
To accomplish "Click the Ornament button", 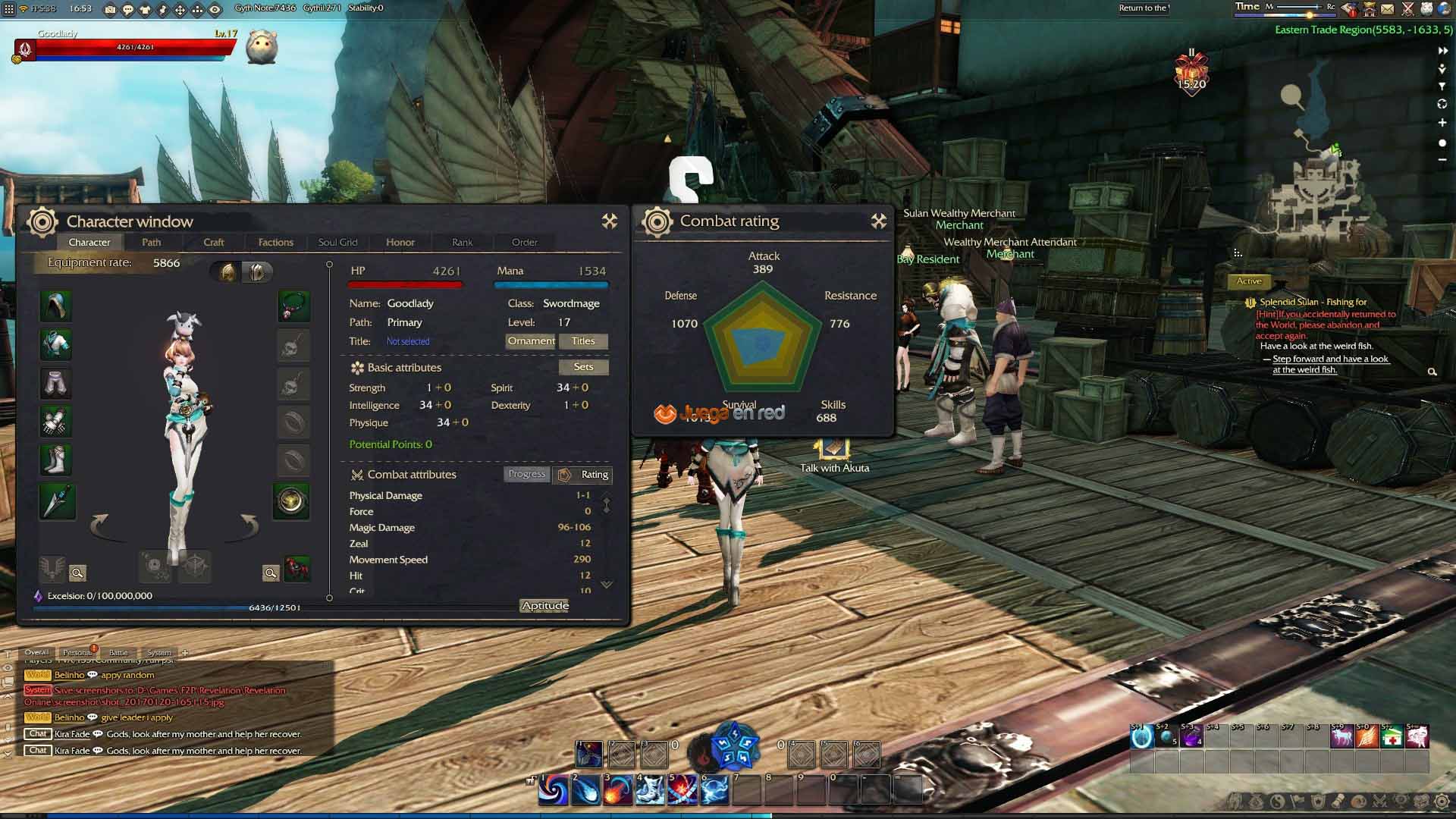I will (531, 341).
